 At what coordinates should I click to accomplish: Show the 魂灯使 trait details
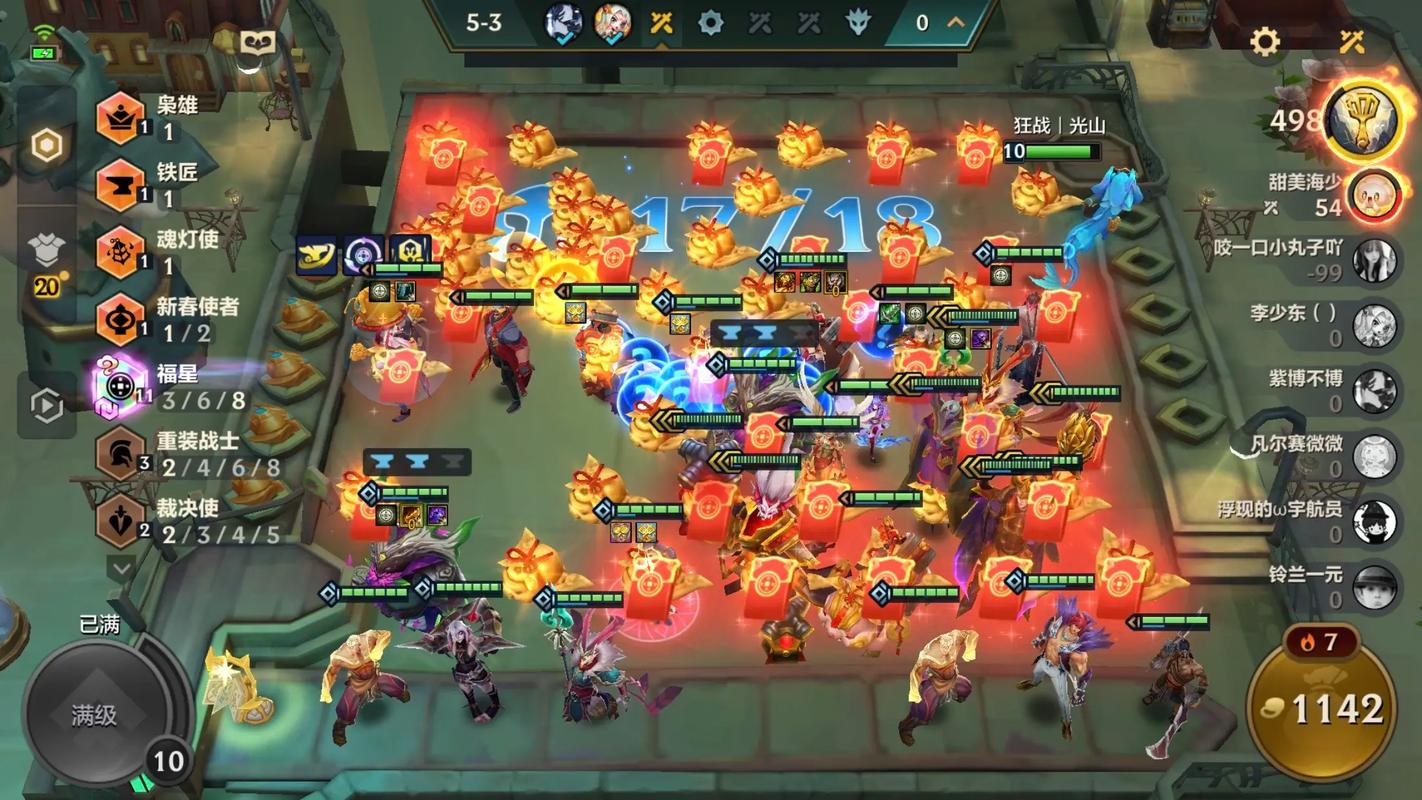tap(121, 252)
